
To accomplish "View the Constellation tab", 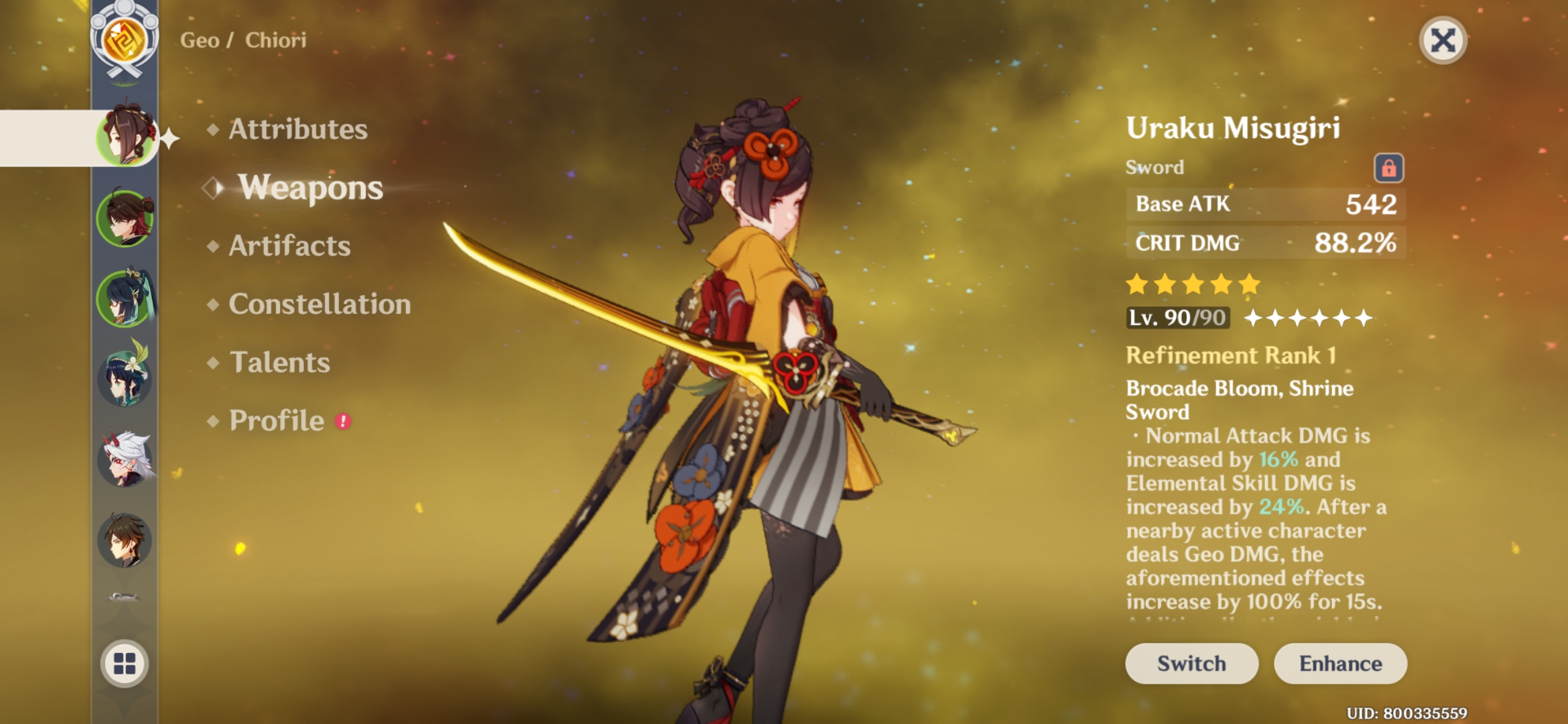I will pos(320,304).
